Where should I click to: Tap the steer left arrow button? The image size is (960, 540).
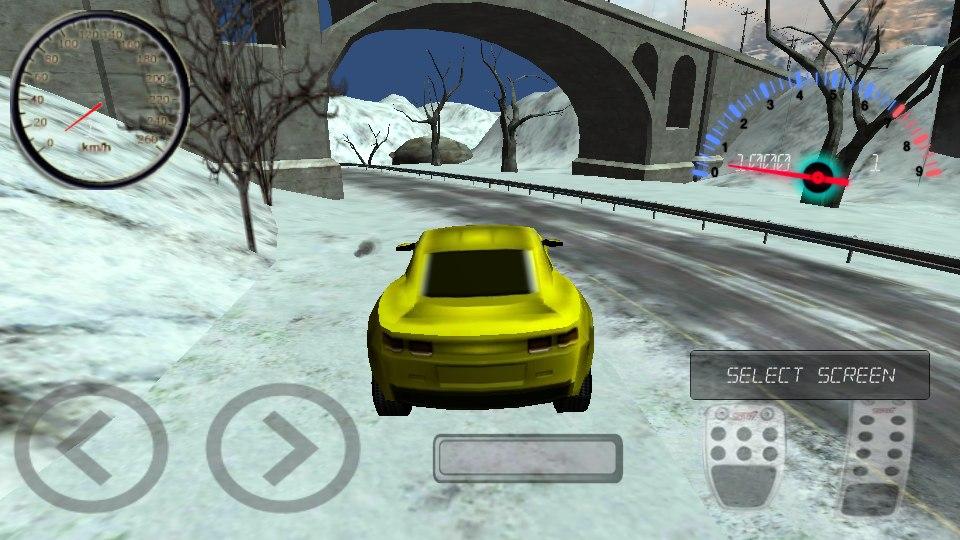(91, 446)
